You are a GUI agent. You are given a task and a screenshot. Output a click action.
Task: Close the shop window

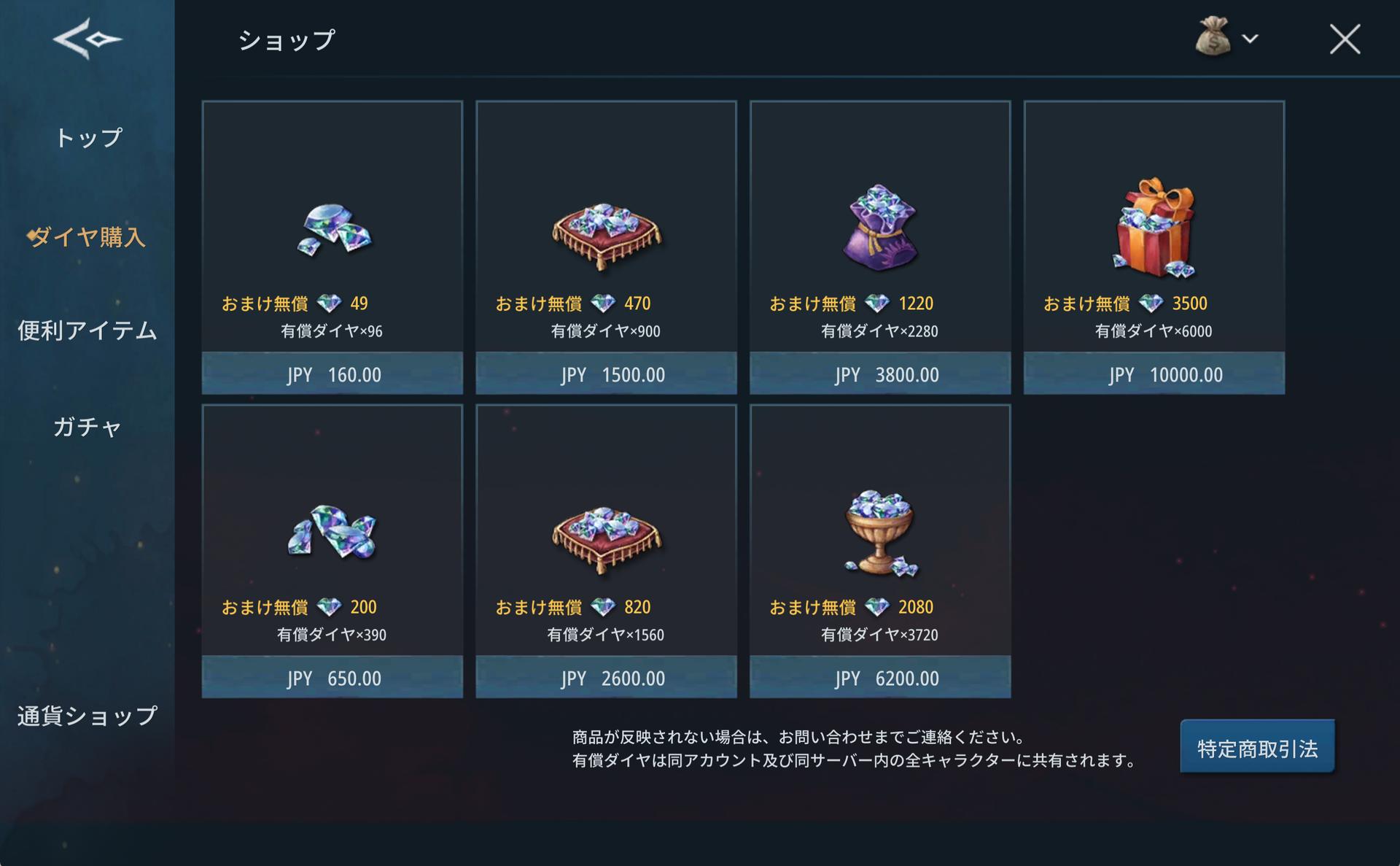pos(1344,39)
